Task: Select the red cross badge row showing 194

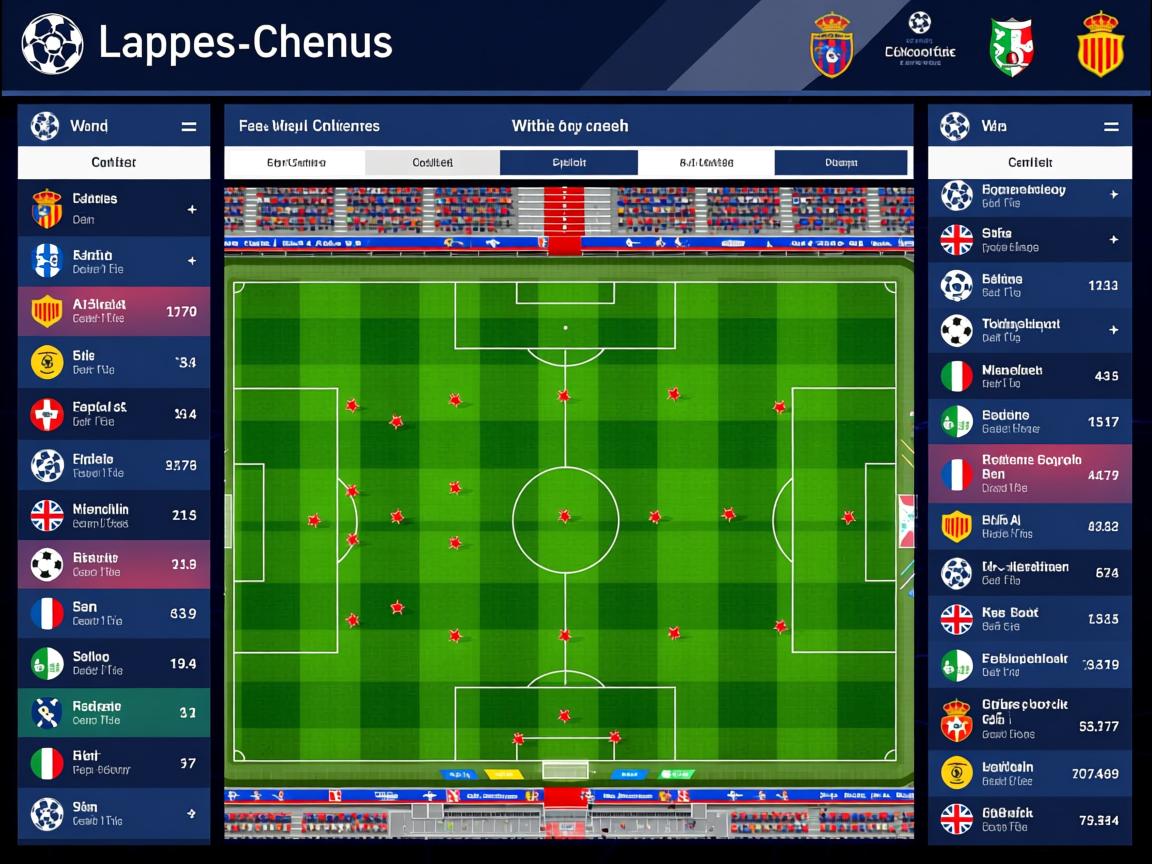Action: [114, 414]
